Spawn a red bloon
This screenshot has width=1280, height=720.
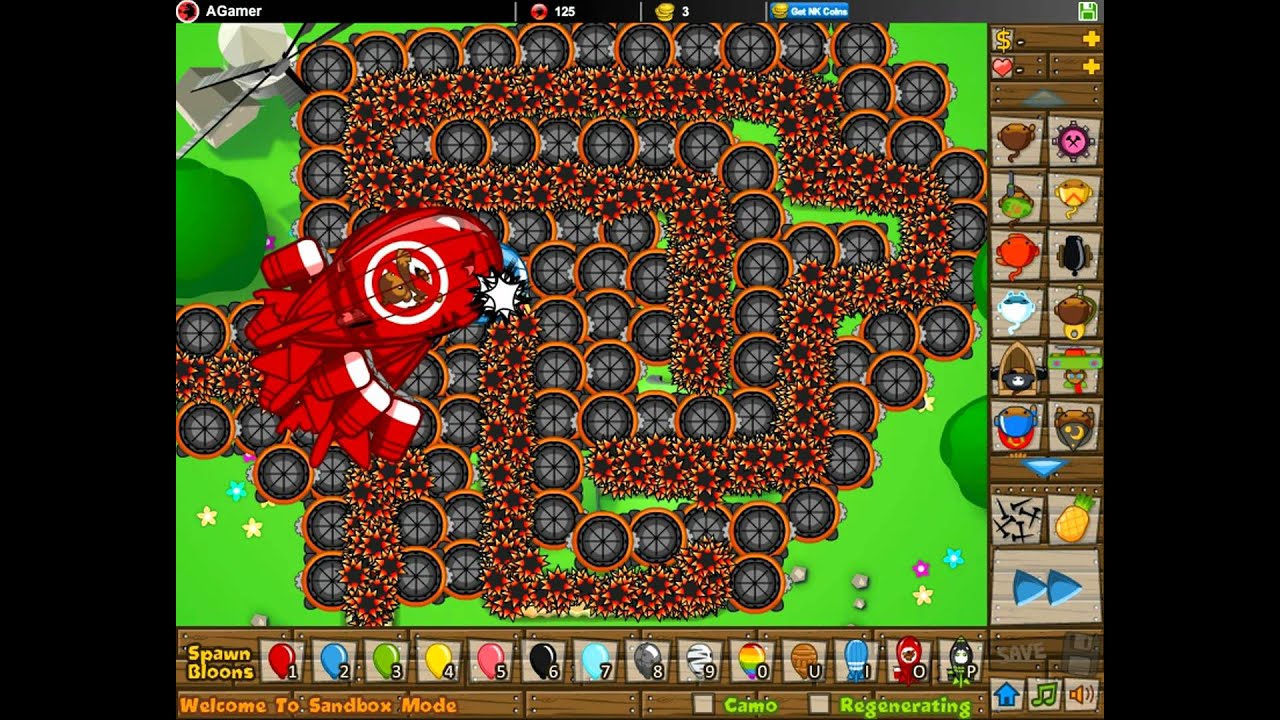[283, 661]
